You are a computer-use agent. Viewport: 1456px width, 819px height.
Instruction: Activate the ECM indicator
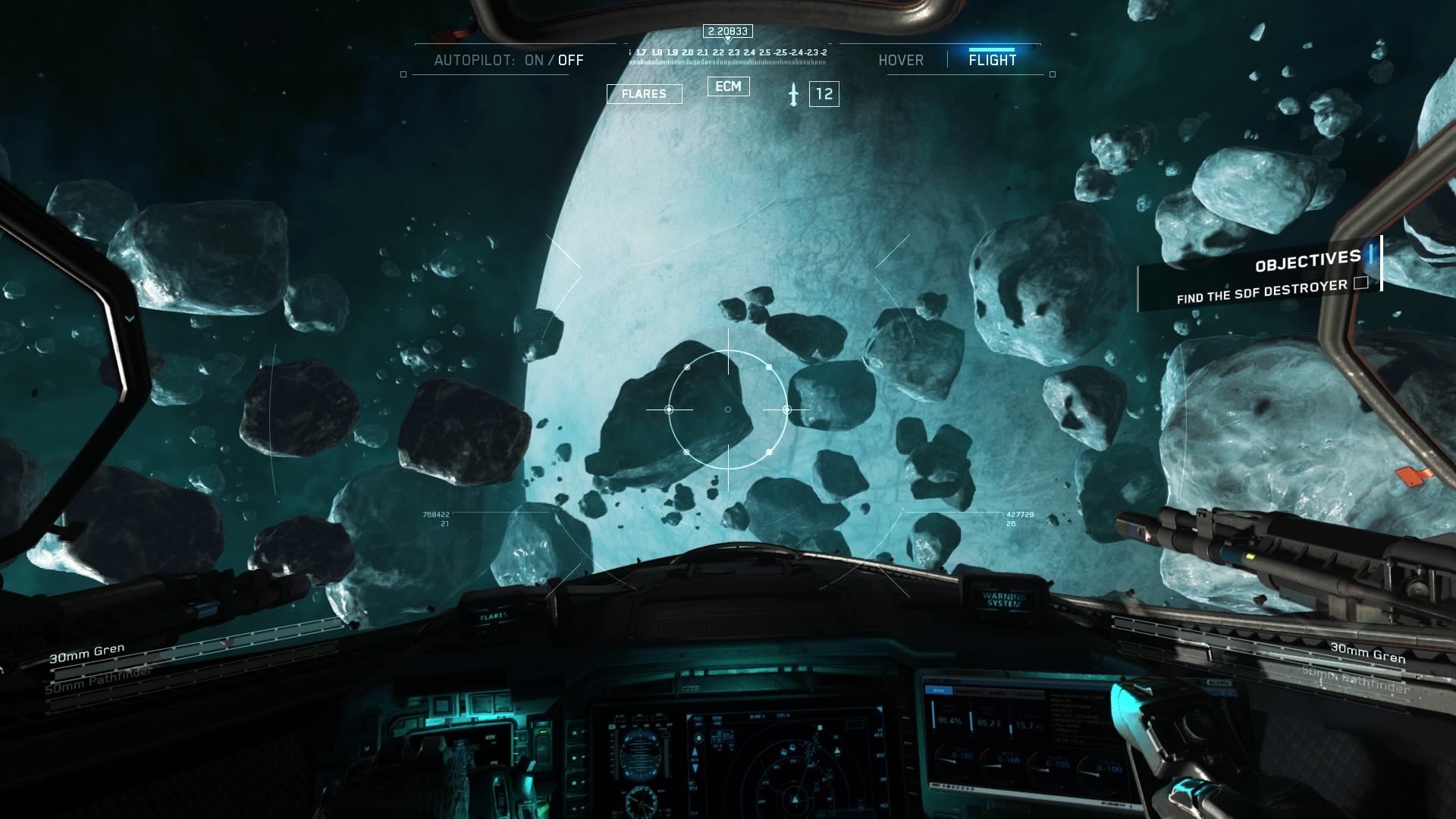click(x=728, y=86)
